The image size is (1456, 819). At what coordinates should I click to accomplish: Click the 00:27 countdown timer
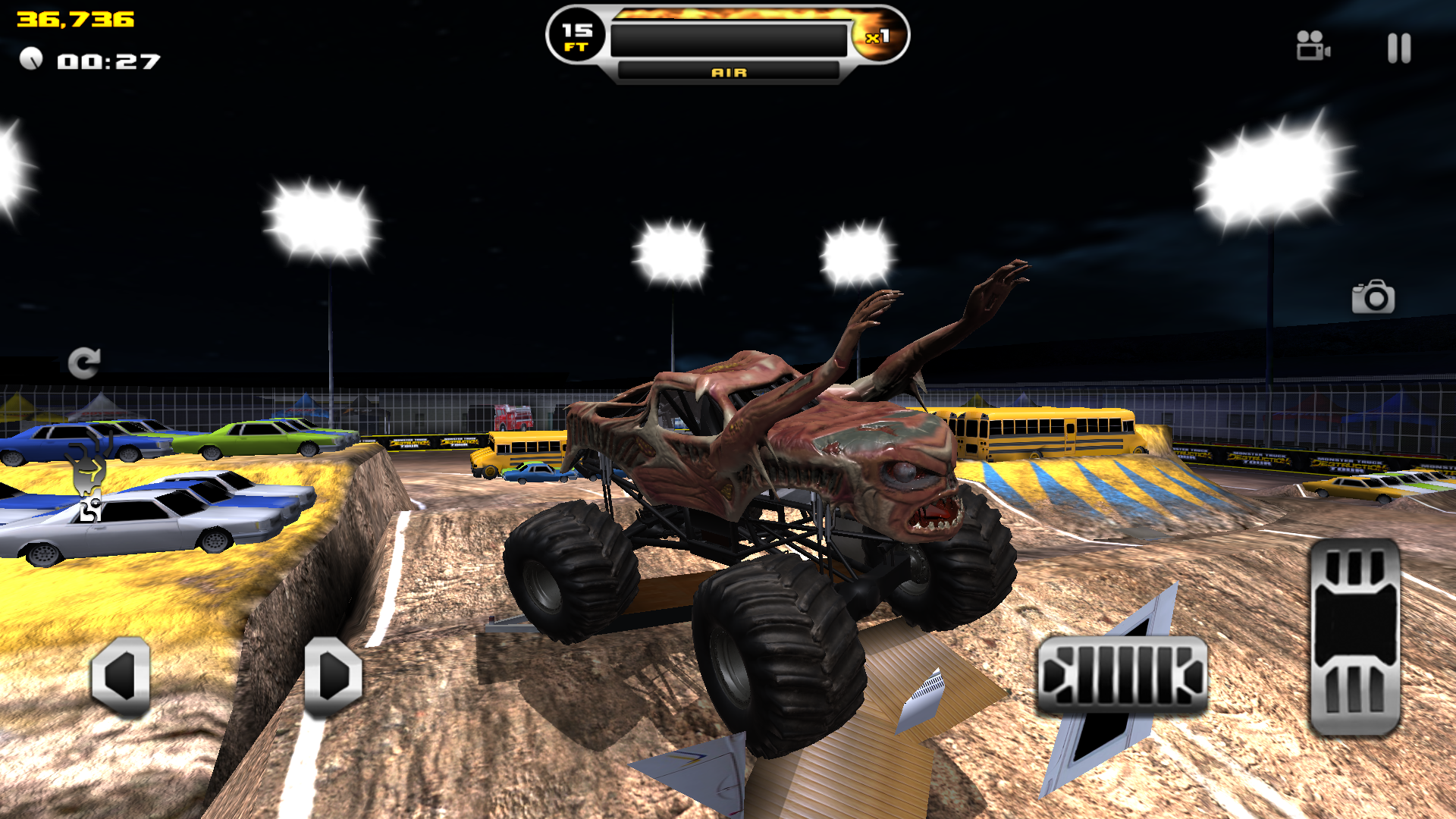point(110,61)
